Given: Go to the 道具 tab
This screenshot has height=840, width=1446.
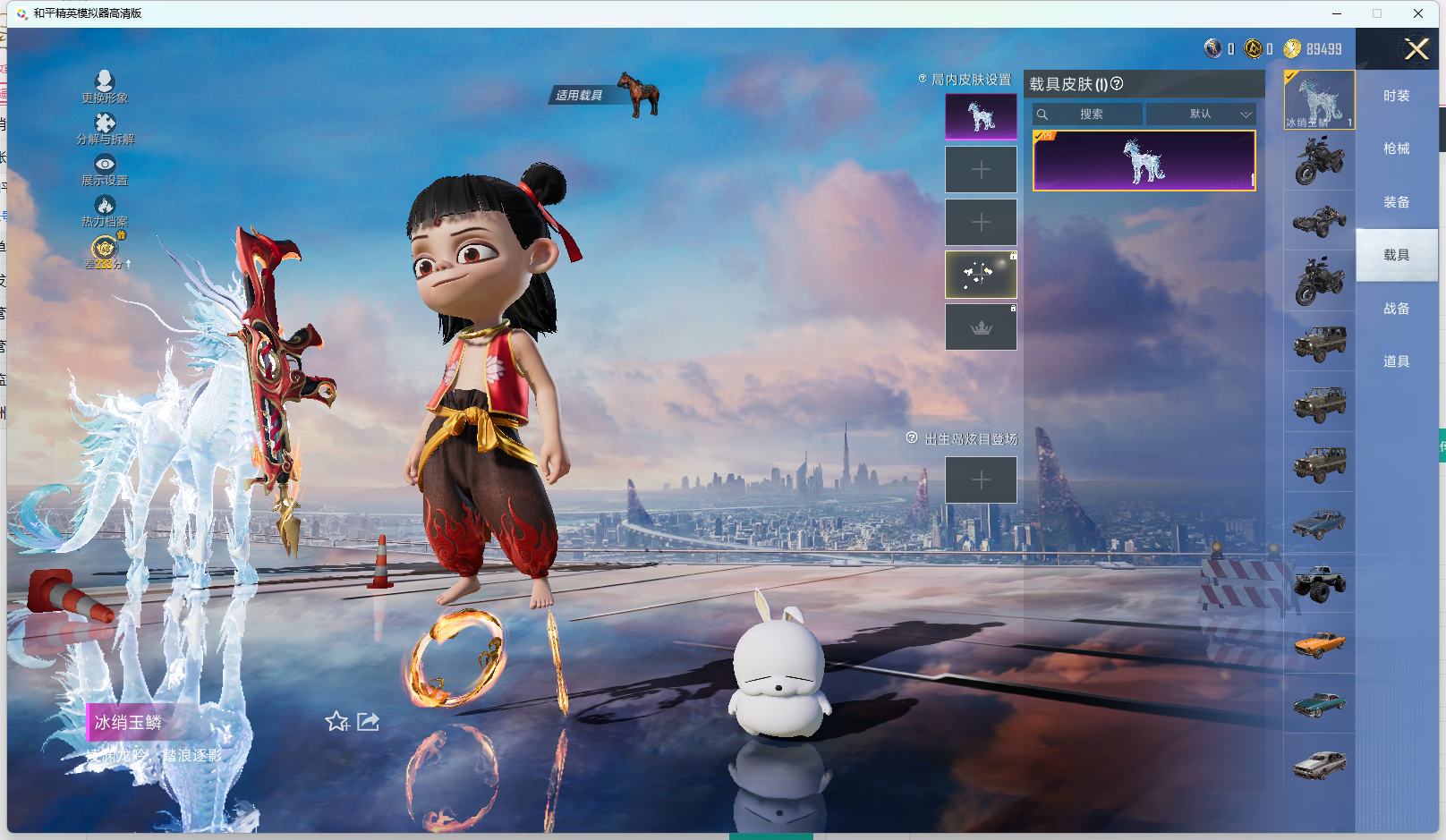Looking at the screenshot, I should tap(1396, 361).
